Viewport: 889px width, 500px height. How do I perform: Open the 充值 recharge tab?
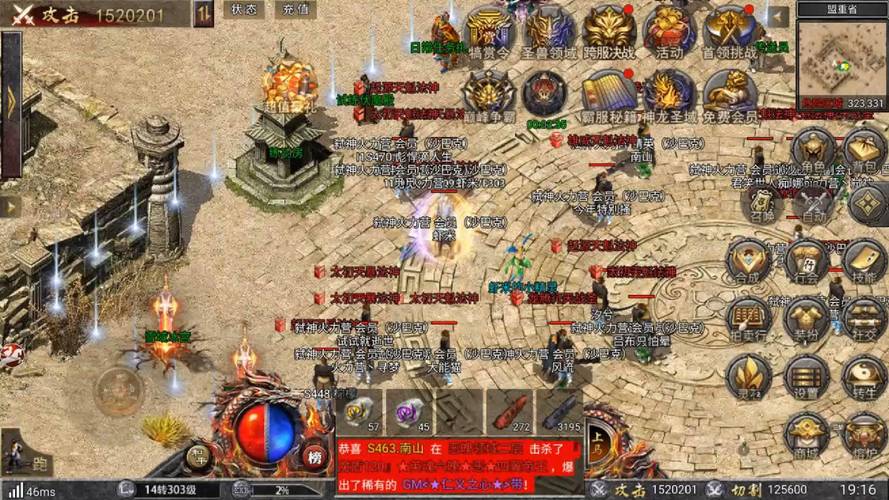point(295,9)
